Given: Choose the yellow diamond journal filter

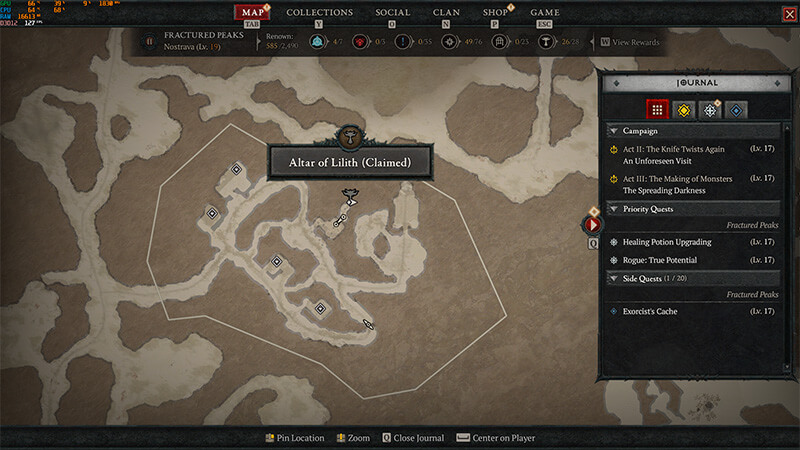Looking at the screenshot, I should 683,109.
